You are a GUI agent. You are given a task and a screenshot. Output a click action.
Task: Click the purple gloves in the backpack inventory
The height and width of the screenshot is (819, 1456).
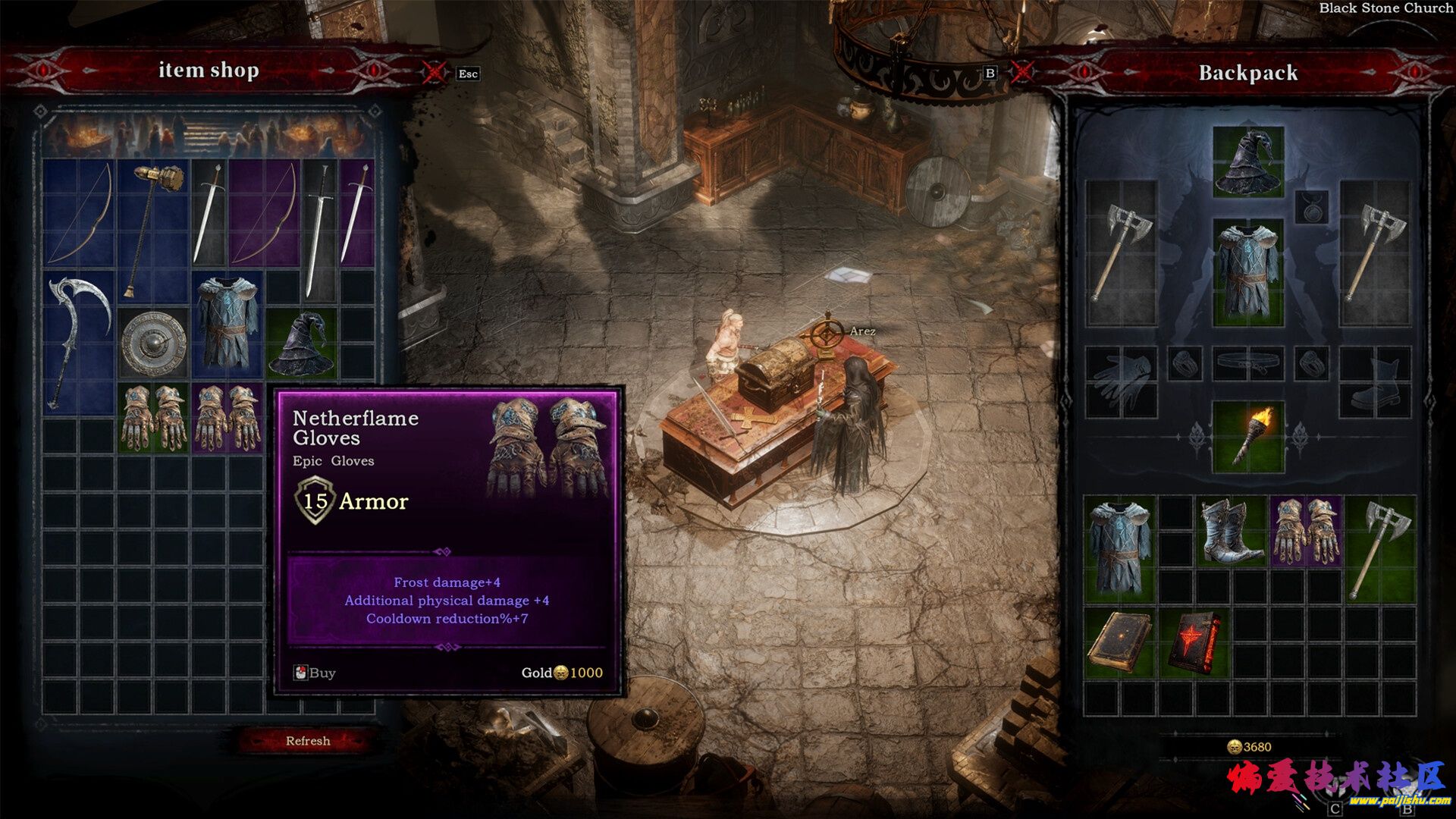tap(1305, 530)
